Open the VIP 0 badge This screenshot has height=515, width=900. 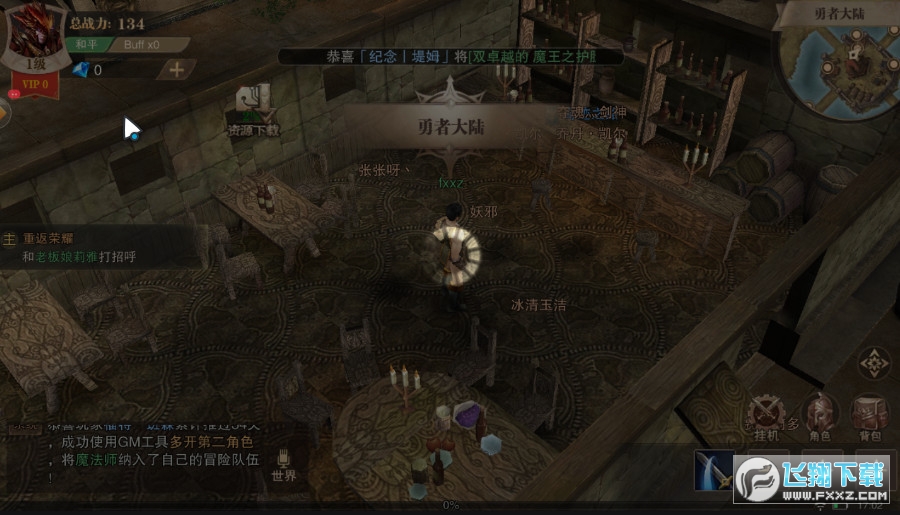(x=36, y=84)
